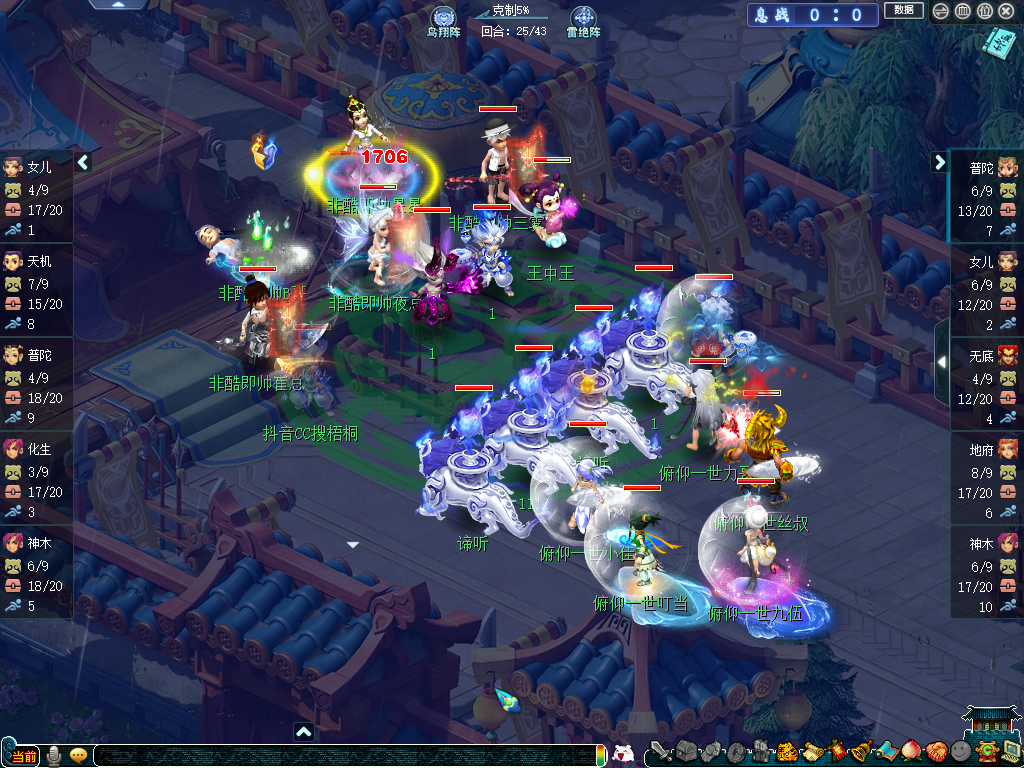
Task: Collapse the left team panel with its arrow
Action: (83, 161)
